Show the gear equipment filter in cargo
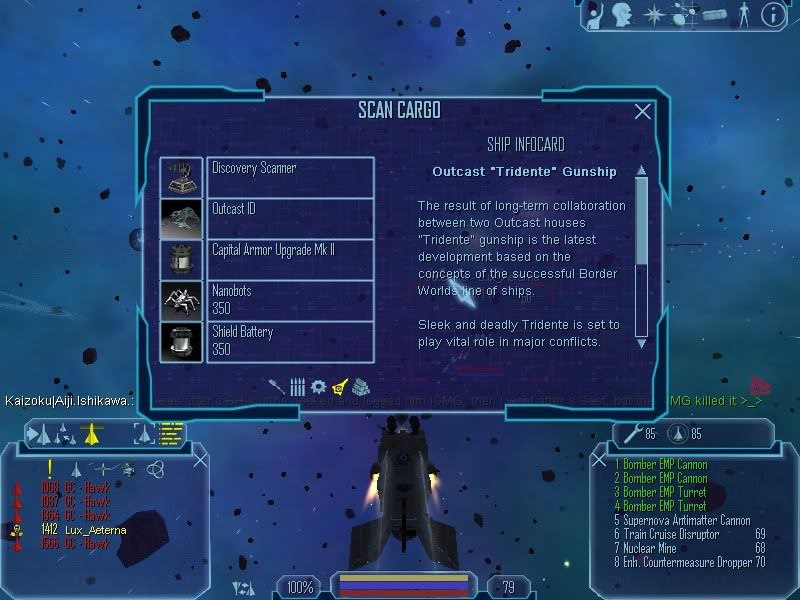The image size is (800, 600). pos(318,386)
